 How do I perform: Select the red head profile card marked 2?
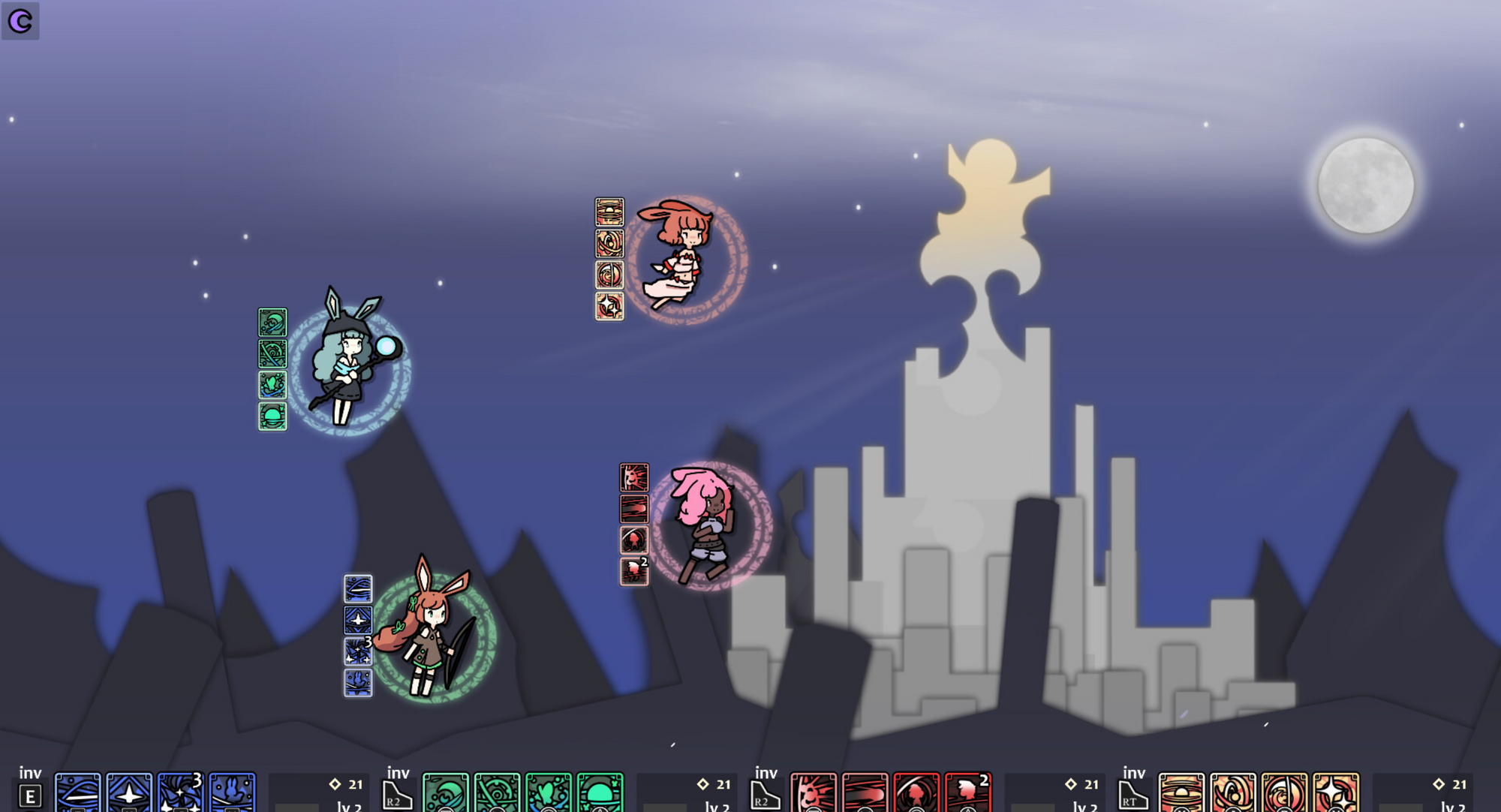968,793
